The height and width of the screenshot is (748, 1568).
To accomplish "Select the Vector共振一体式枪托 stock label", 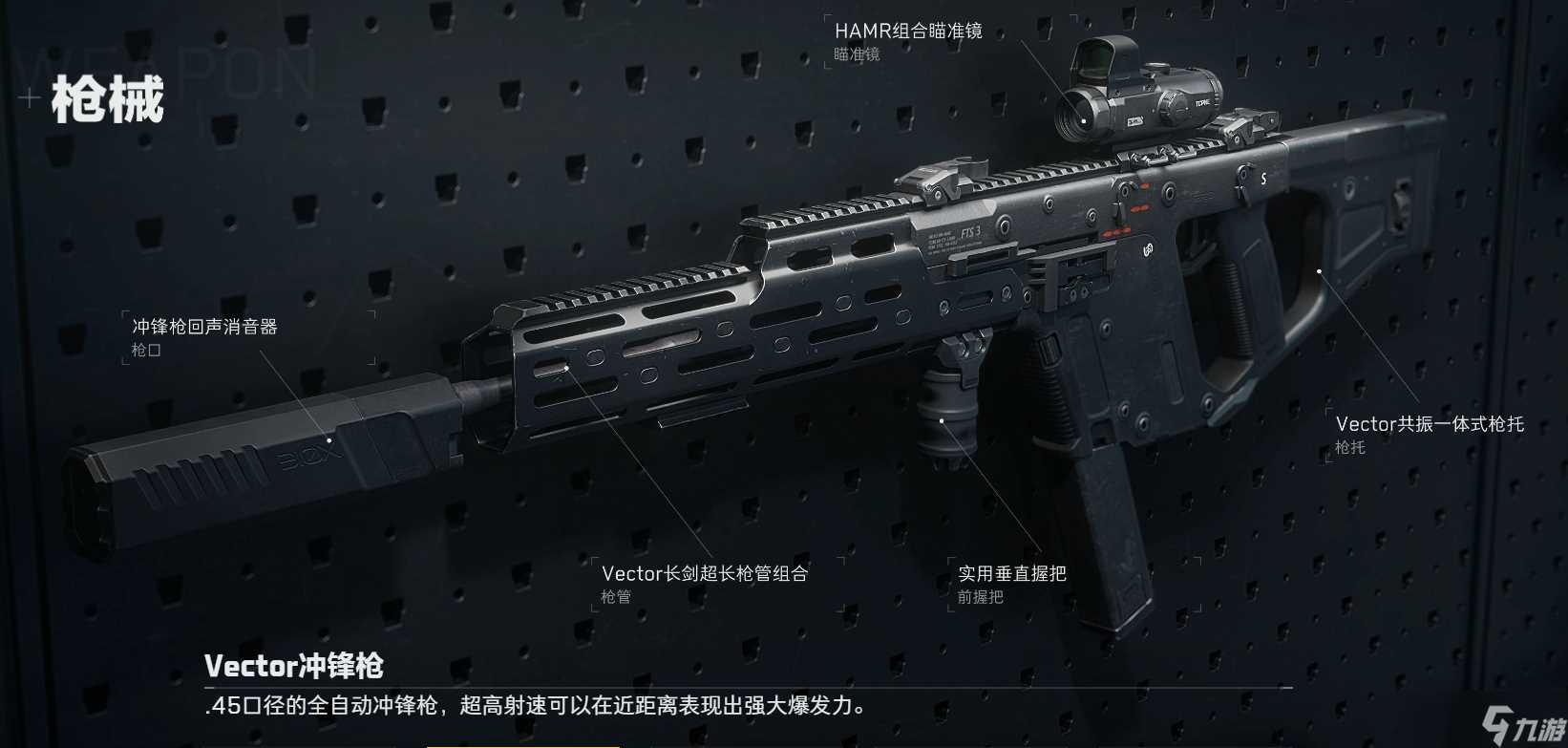I will (x=1430, y=424).
